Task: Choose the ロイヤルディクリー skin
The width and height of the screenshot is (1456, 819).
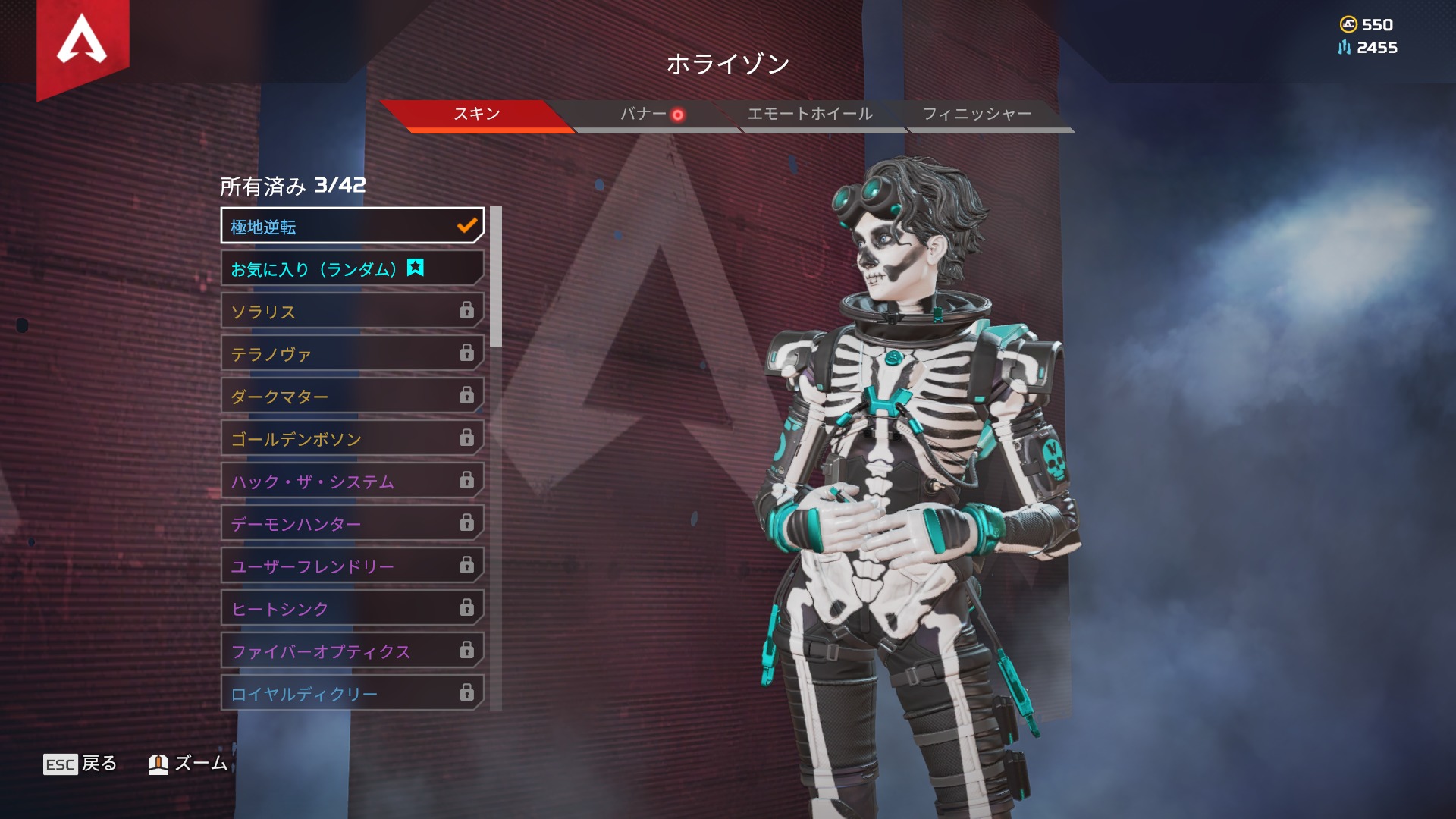Action: [352, 693]
